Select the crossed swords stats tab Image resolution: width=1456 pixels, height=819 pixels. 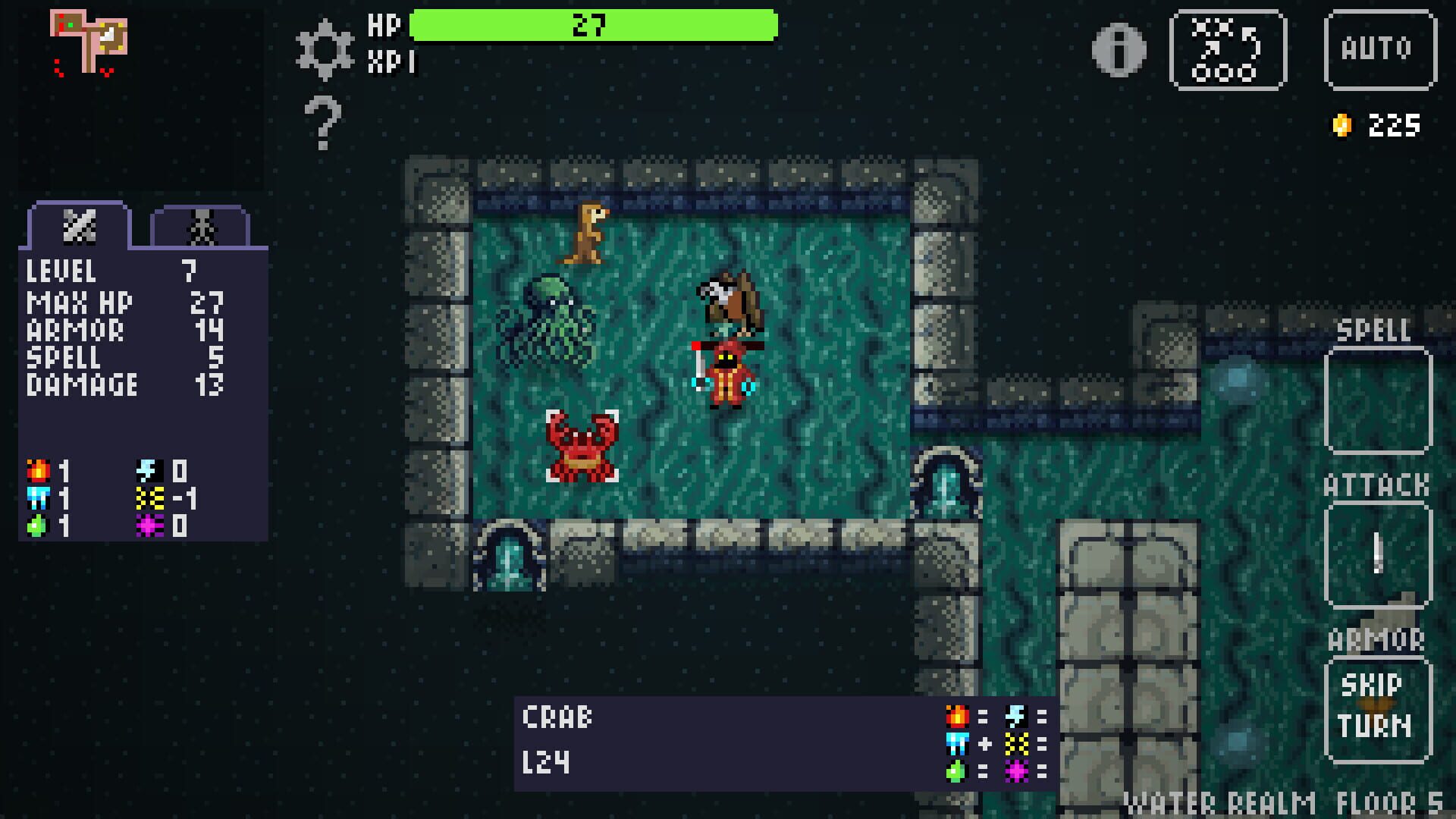(80, 225)
